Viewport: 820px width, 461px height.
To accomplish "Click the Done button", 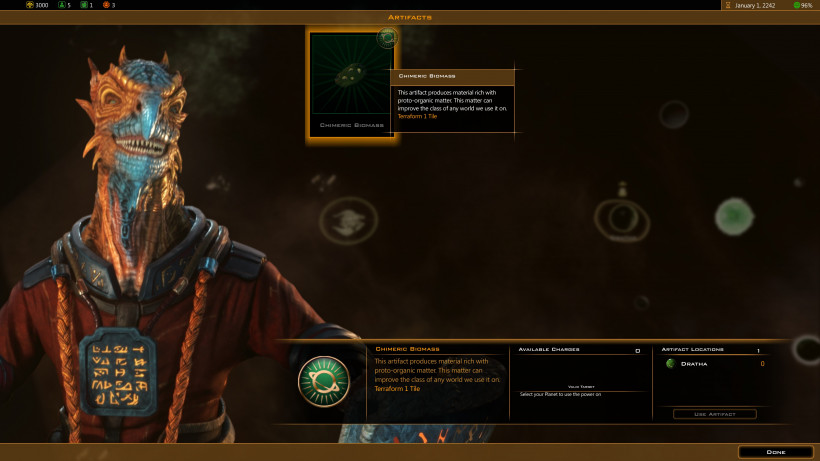I will 775,452.
